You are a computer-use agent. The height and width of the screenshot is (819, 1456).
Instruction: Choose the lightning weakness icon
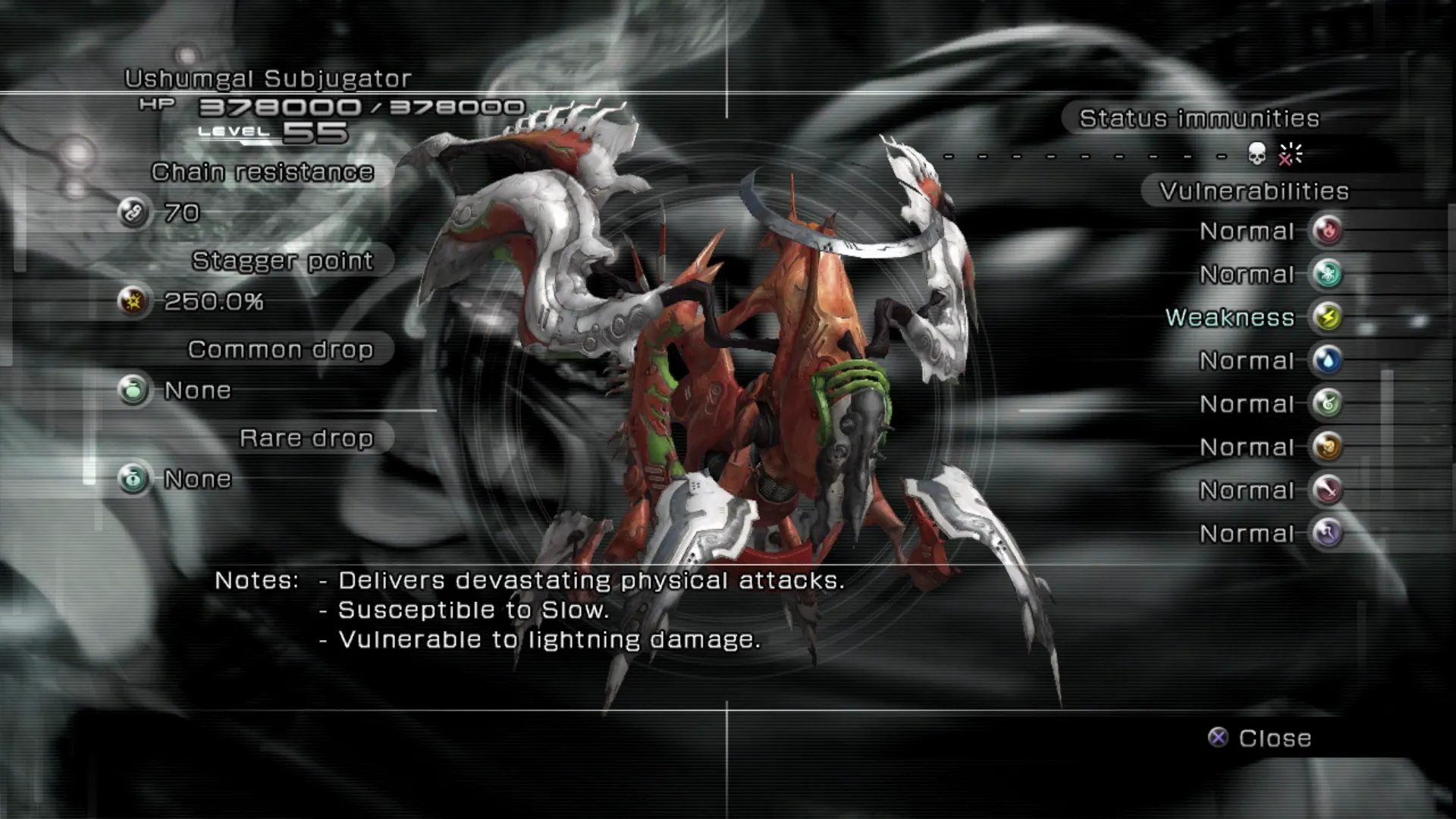point(1327,317)
